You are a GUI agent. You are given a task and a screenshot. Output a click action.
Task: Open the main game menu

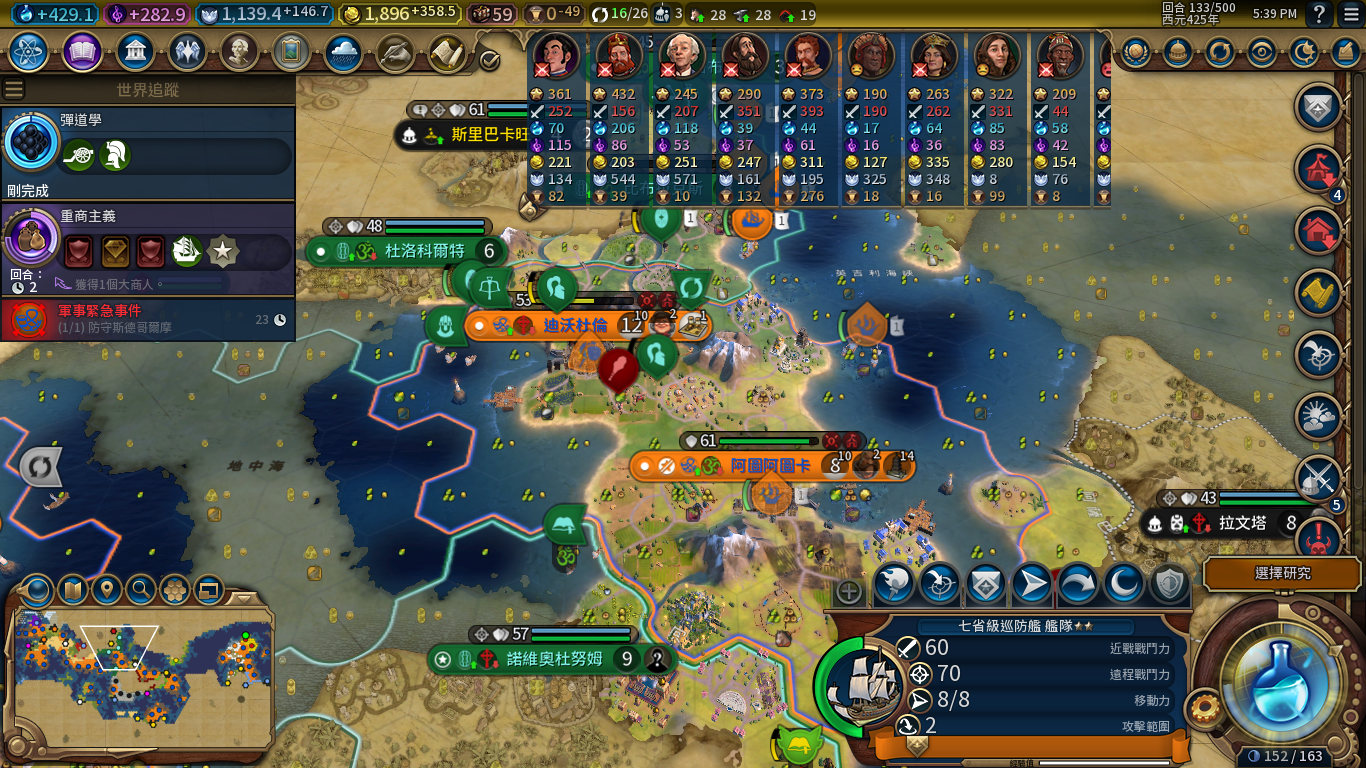(x=1351, y=14)
